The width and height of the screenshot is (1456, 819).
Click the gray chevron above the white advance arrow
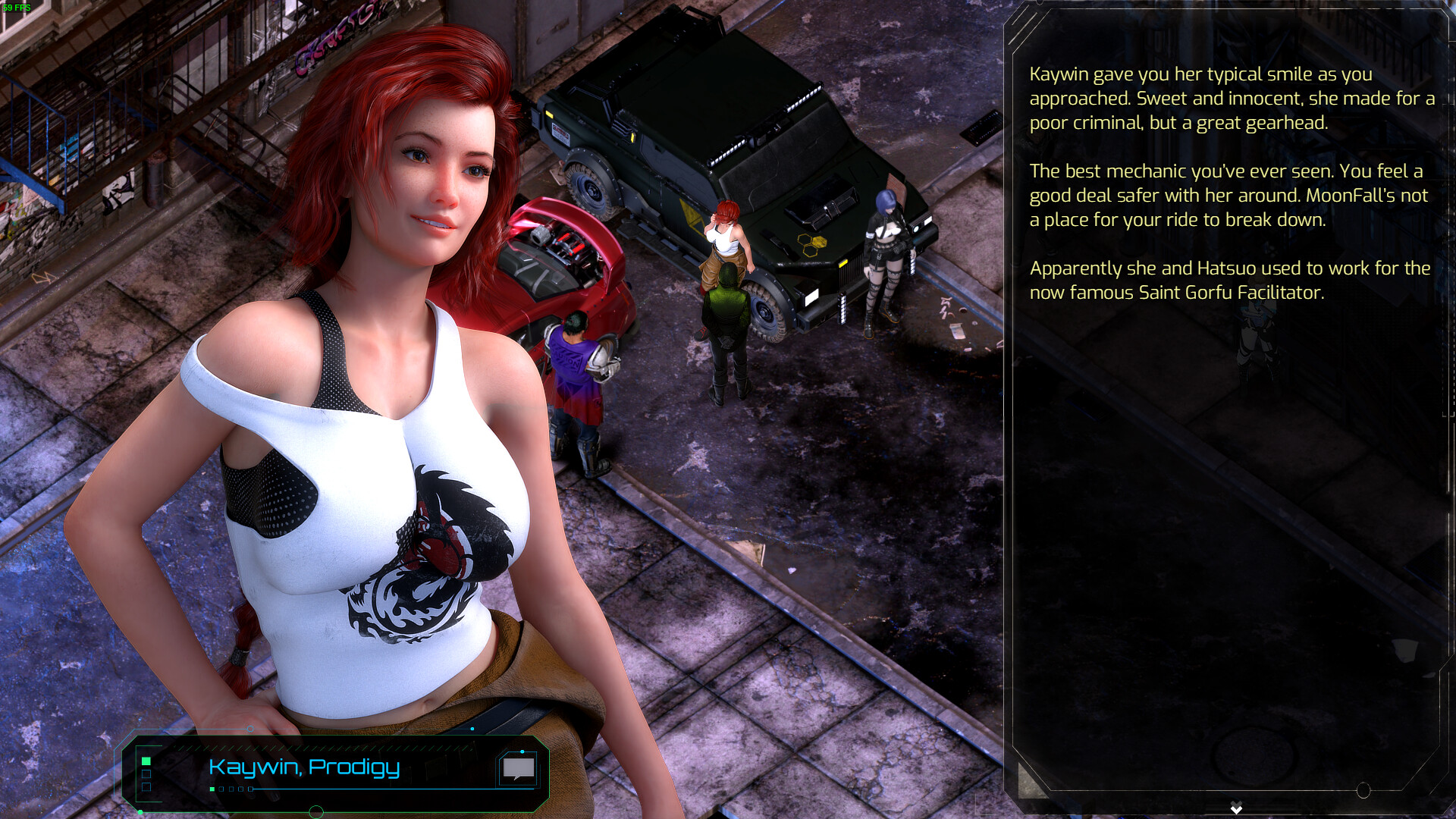pos(1235,802)
